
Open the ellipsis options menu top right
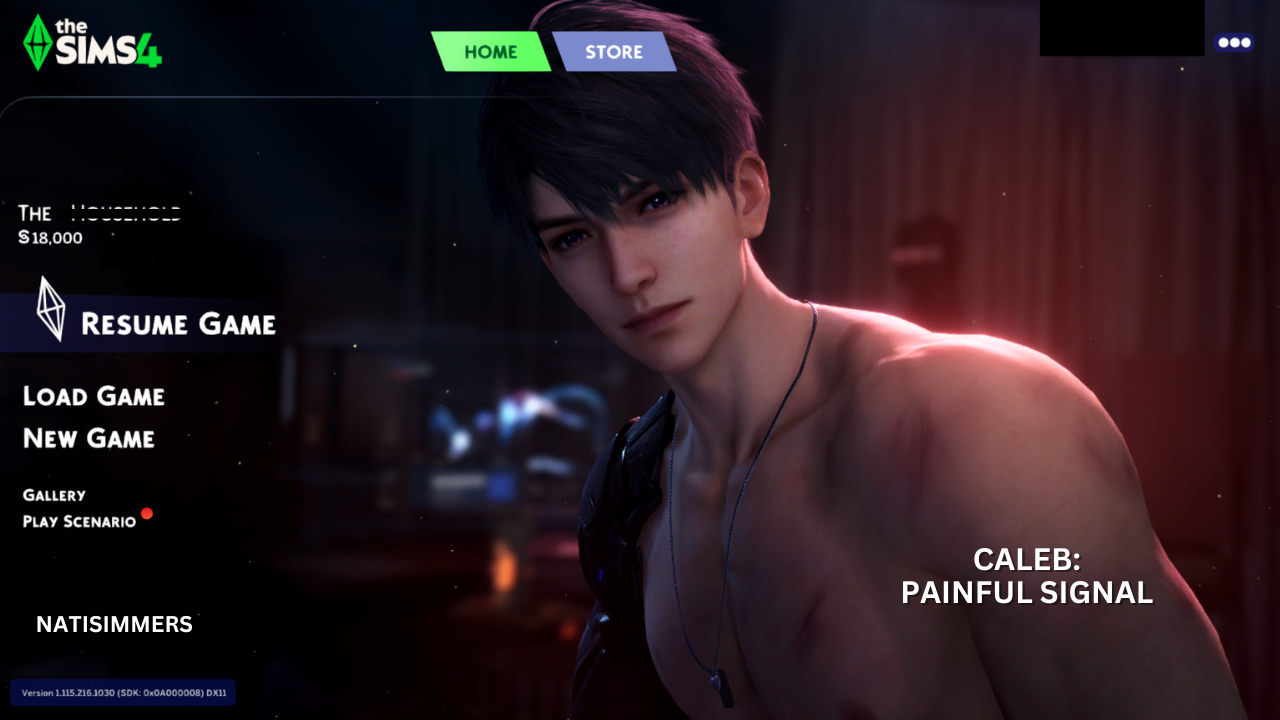[x=1235, y=42]
